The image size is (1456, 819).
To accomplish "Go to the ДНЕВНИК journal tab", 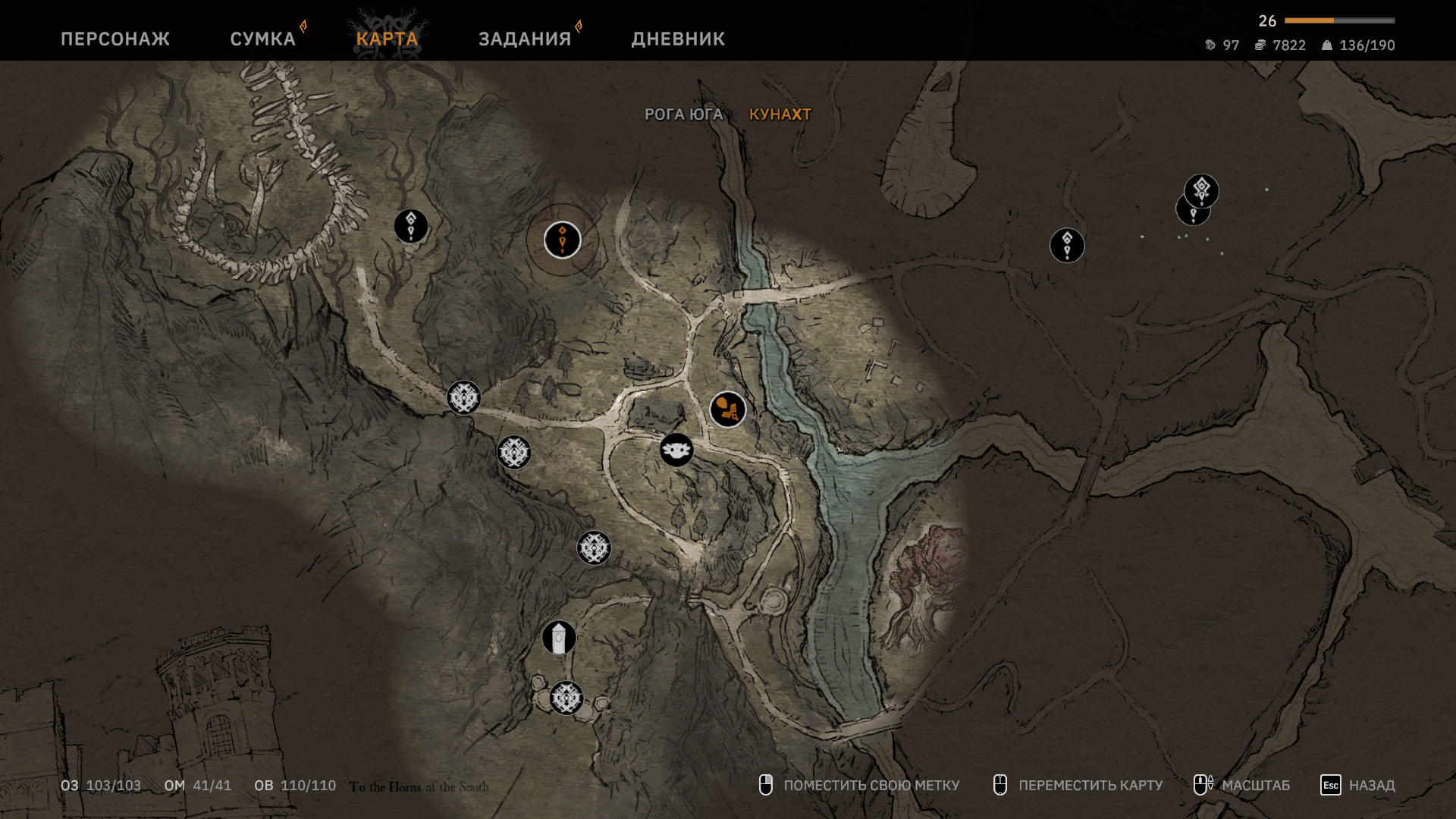I will pyautogui.click(x=678, y=39).
